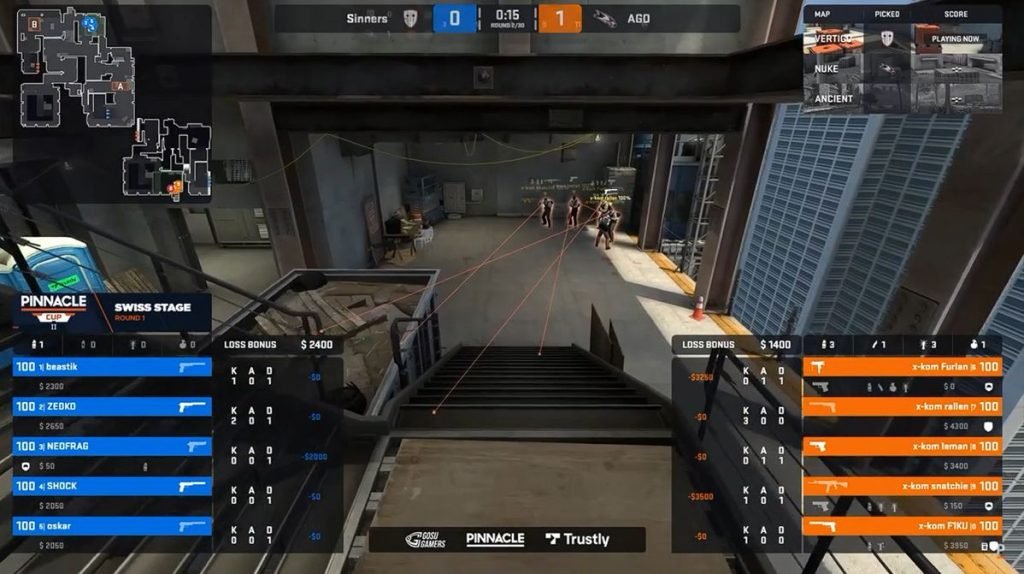Screen dimensions: 1024x574
Task: Choose ZEDKO in the blue team list
Action: pos(112,407)
